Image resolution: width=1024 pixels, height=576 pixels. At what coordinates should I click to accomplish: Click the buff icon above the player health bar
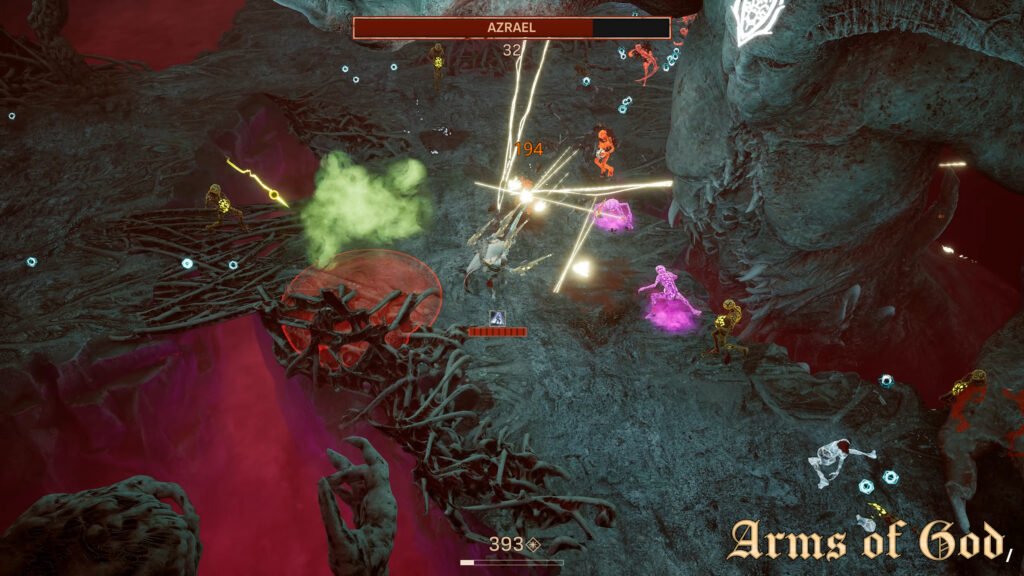497,317
